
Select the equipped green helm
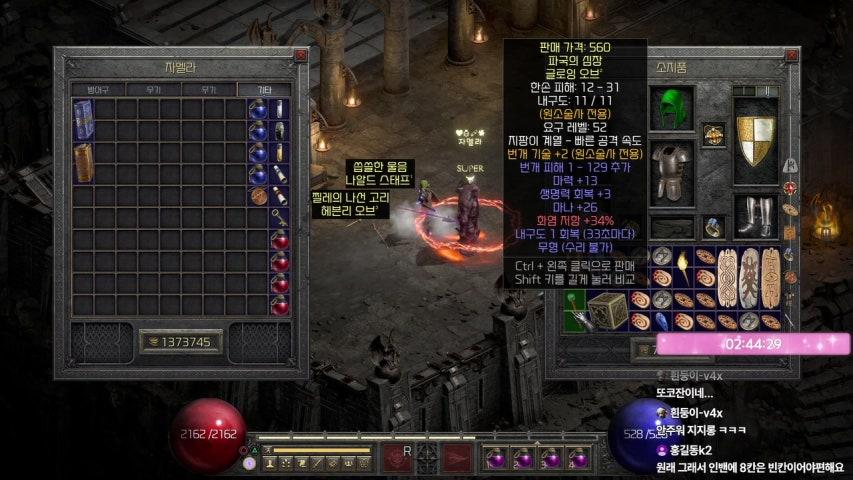click(671, 108)
